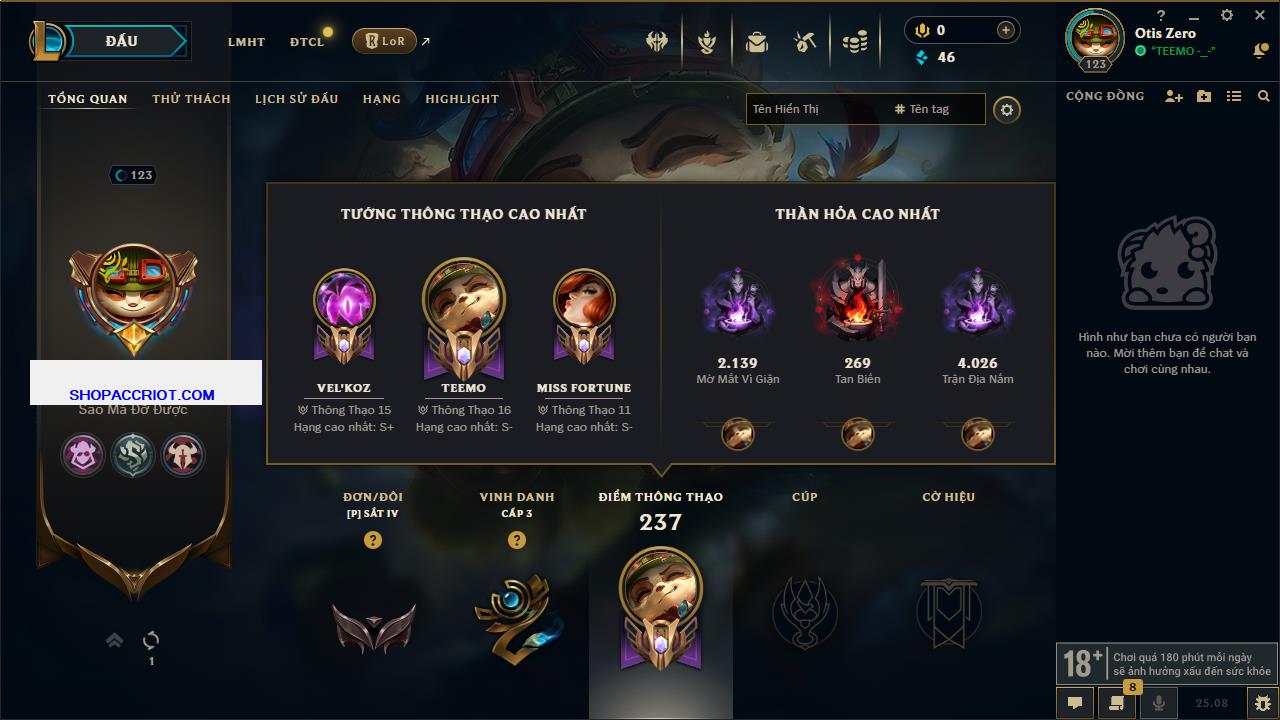Click the add friend icon

click(x=1174, y=96)
